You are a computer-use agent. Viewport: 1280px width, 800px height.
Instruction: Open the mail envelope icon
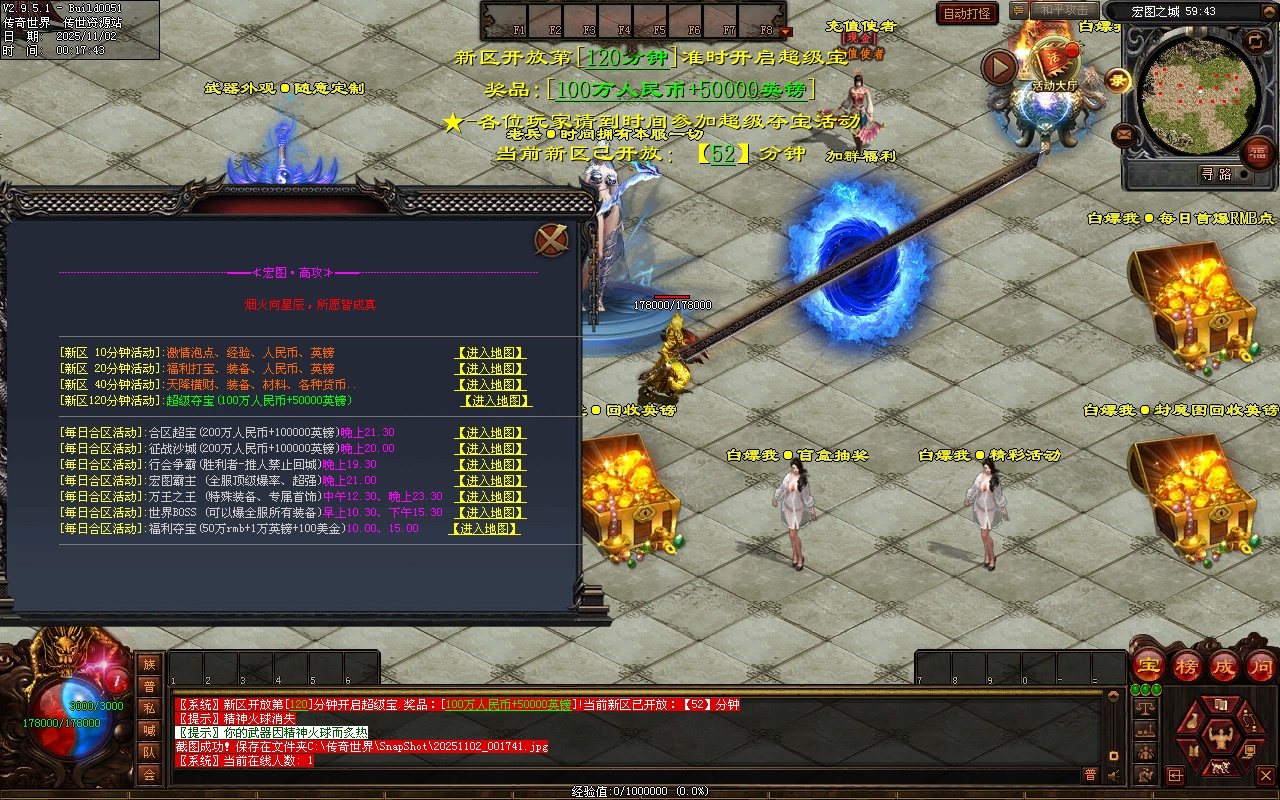pos(1124,134)
